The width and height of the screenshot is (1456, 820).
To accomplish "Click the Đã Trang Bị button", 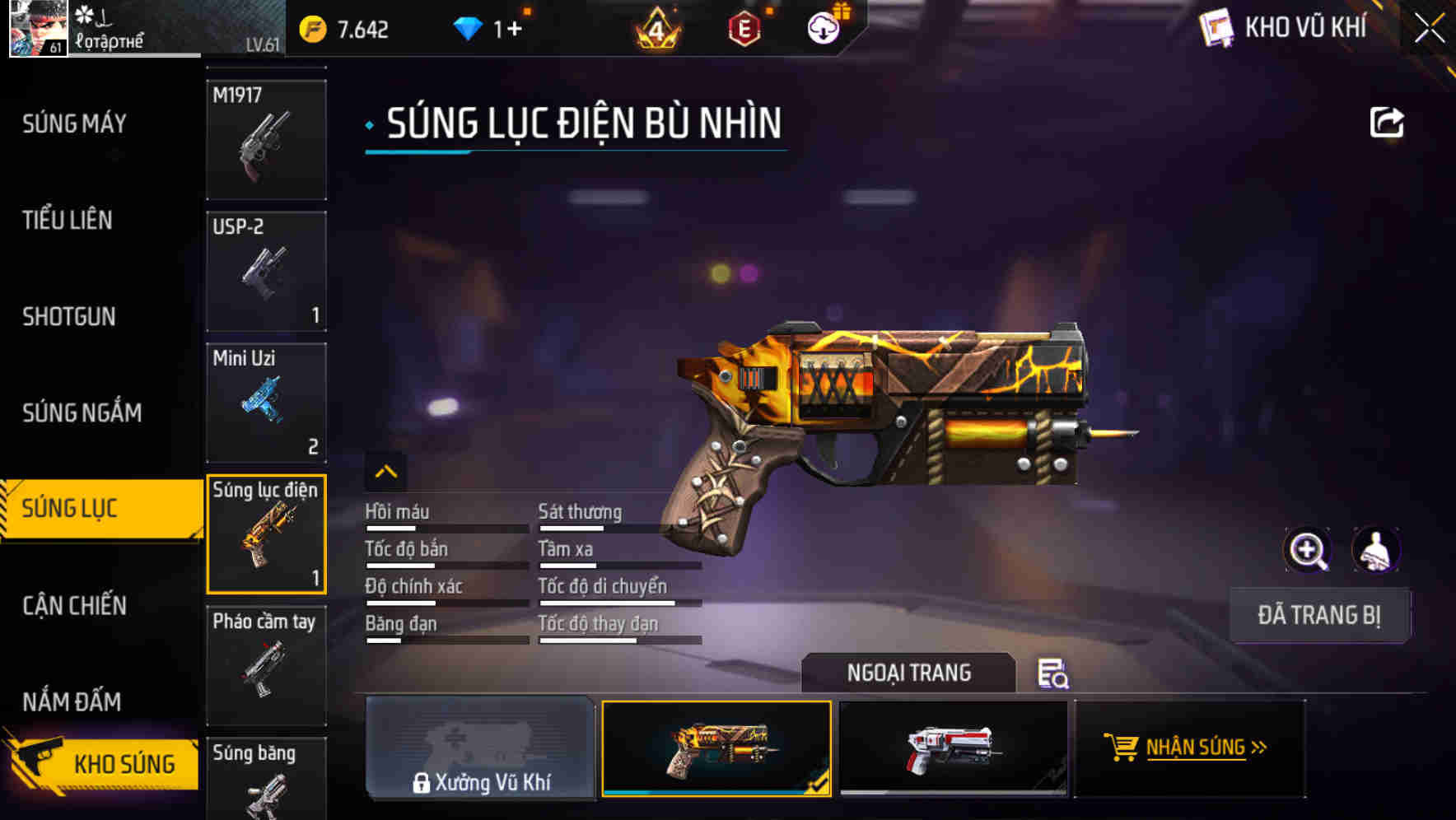I will [1319, 615].
